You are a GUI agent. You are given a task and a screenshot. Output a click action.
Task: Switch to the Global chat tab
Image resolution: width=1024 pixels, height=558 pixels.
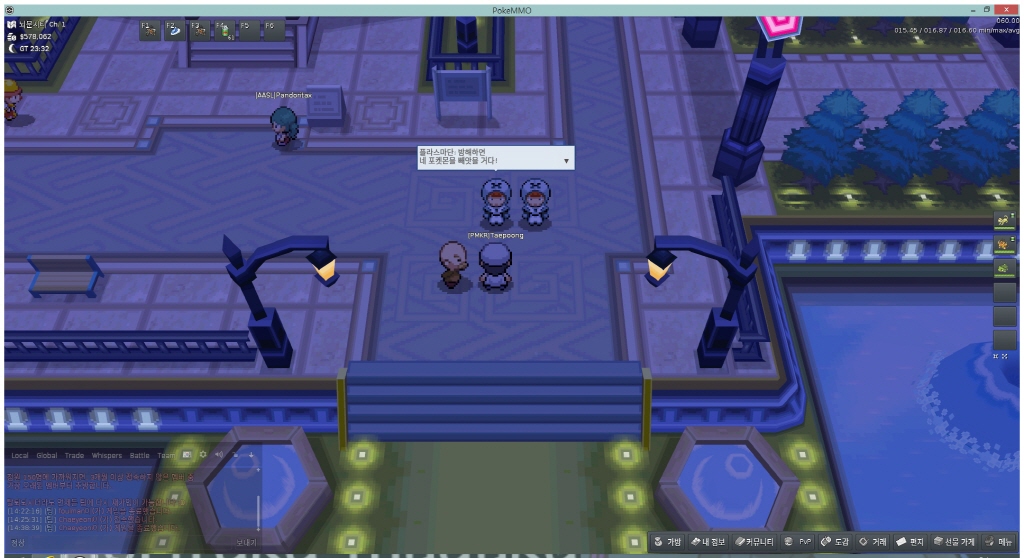[47, 455]
